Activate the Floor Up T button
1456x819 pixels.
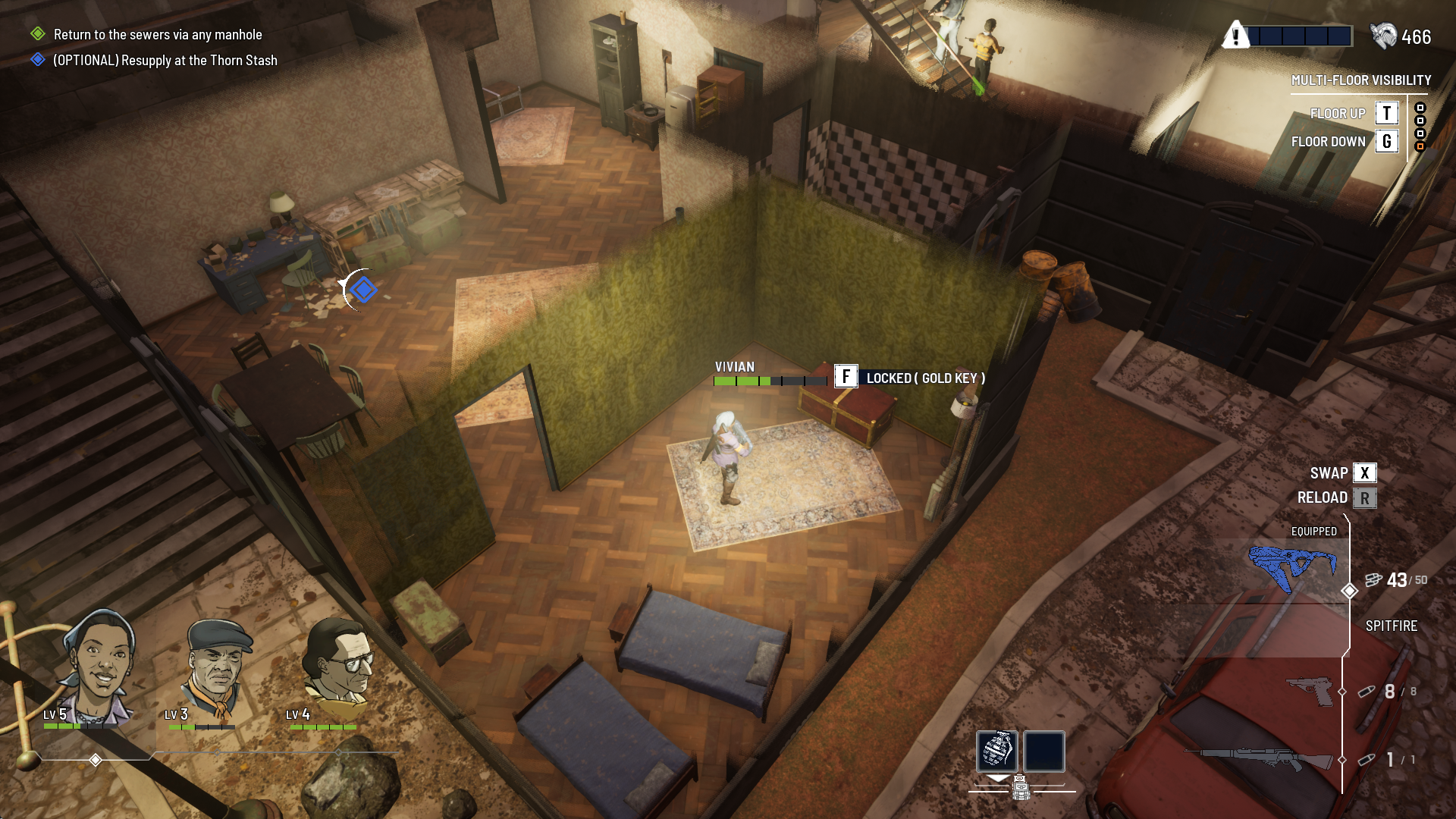click(x=1387, y=113)
